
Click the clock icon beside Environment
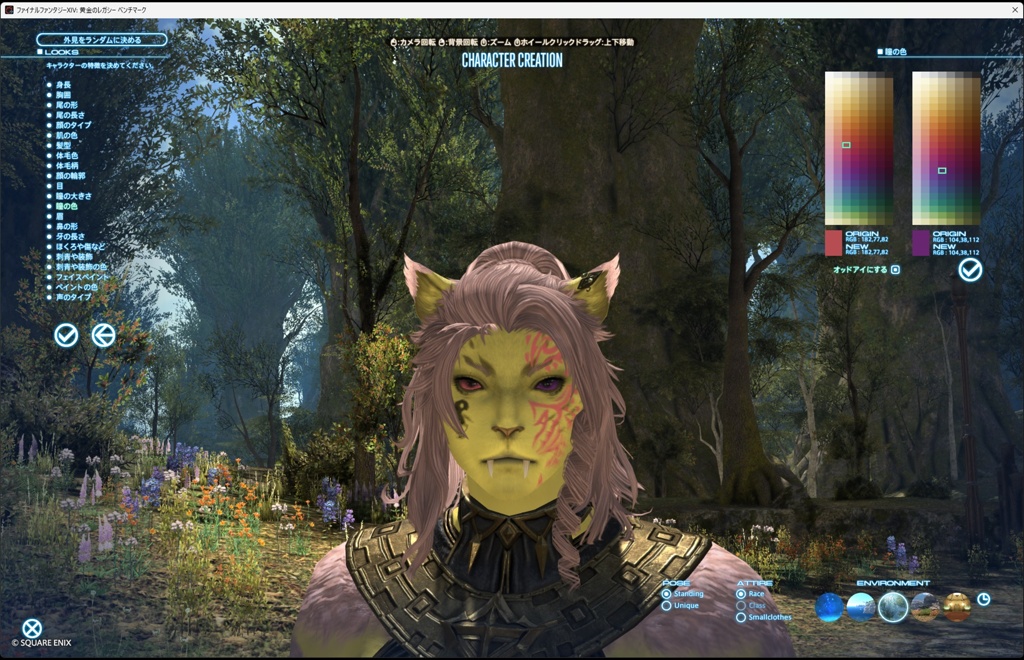coord(984,599)
